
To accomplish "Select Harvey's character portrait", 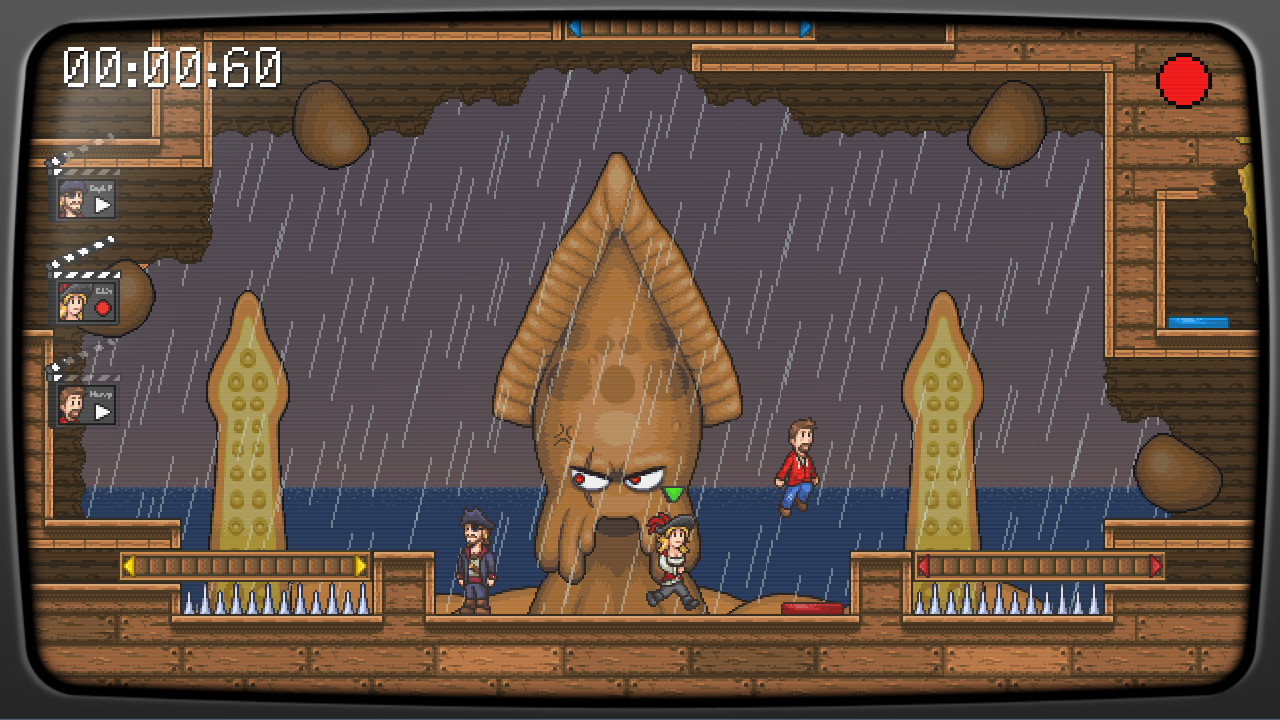I will coord(70,405).
